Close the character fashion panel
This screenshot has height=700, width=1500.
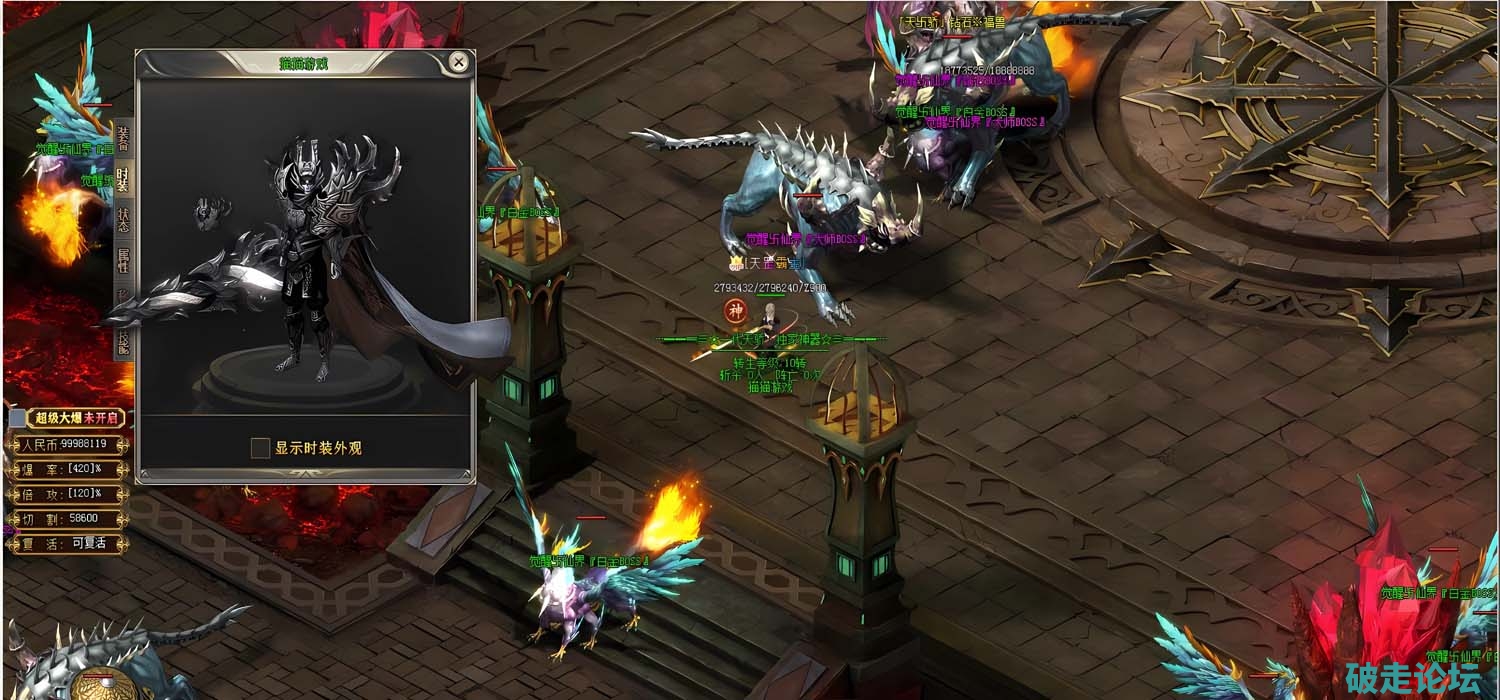(x=459, y=62)
